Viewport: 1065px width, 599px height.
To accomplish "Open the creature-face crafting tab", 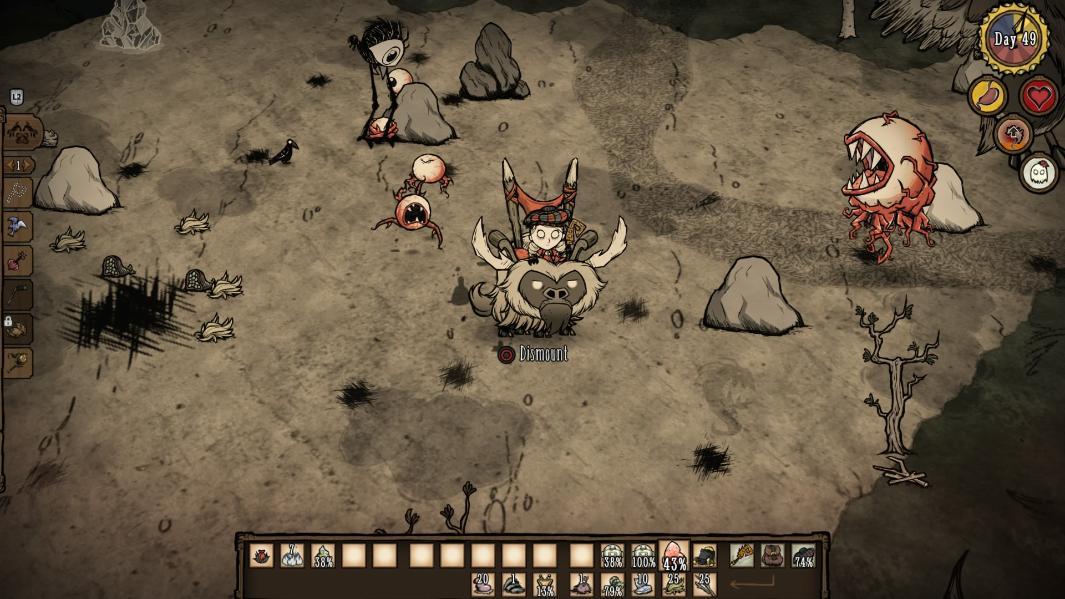I will point(20,131).
